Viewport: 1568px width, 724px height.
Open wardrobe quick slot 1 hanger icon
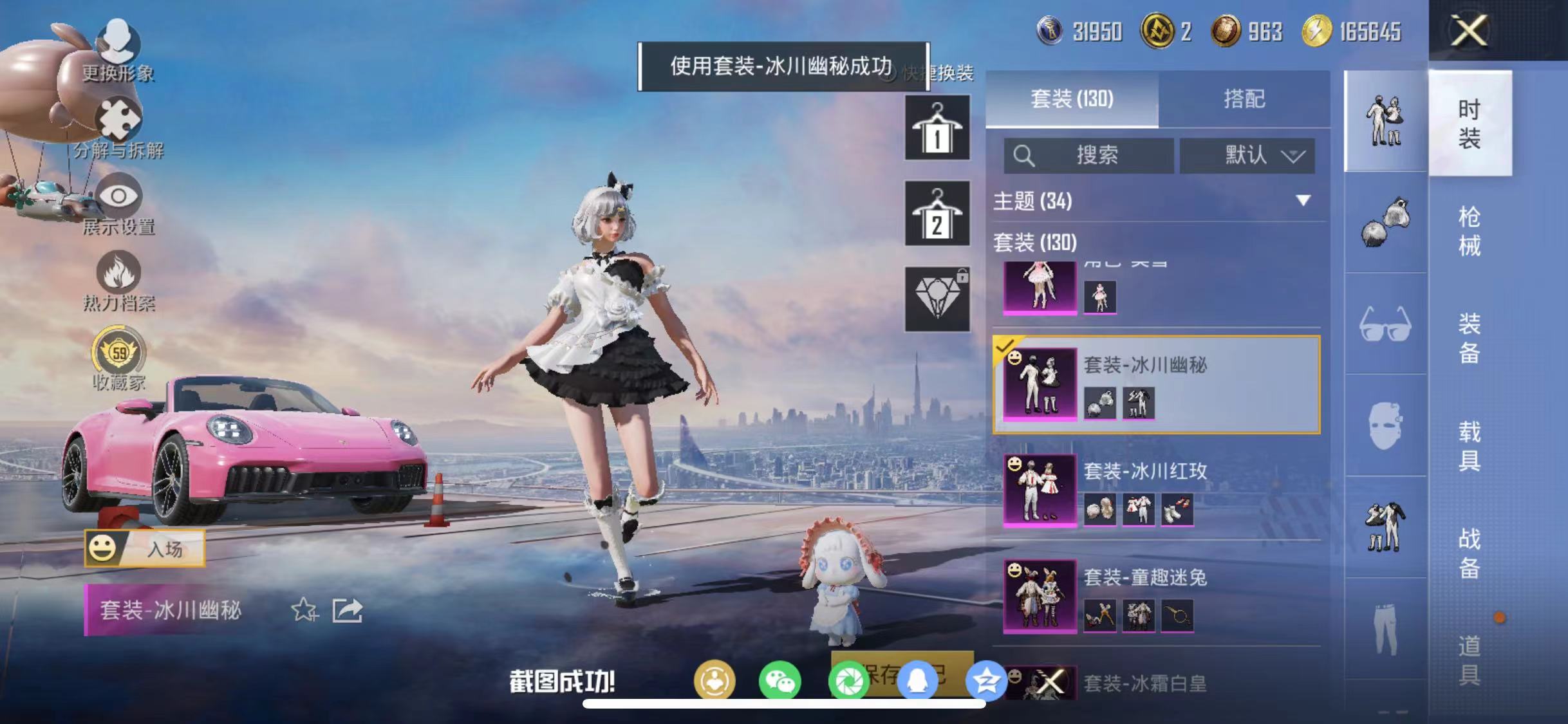tap(937, 127)
